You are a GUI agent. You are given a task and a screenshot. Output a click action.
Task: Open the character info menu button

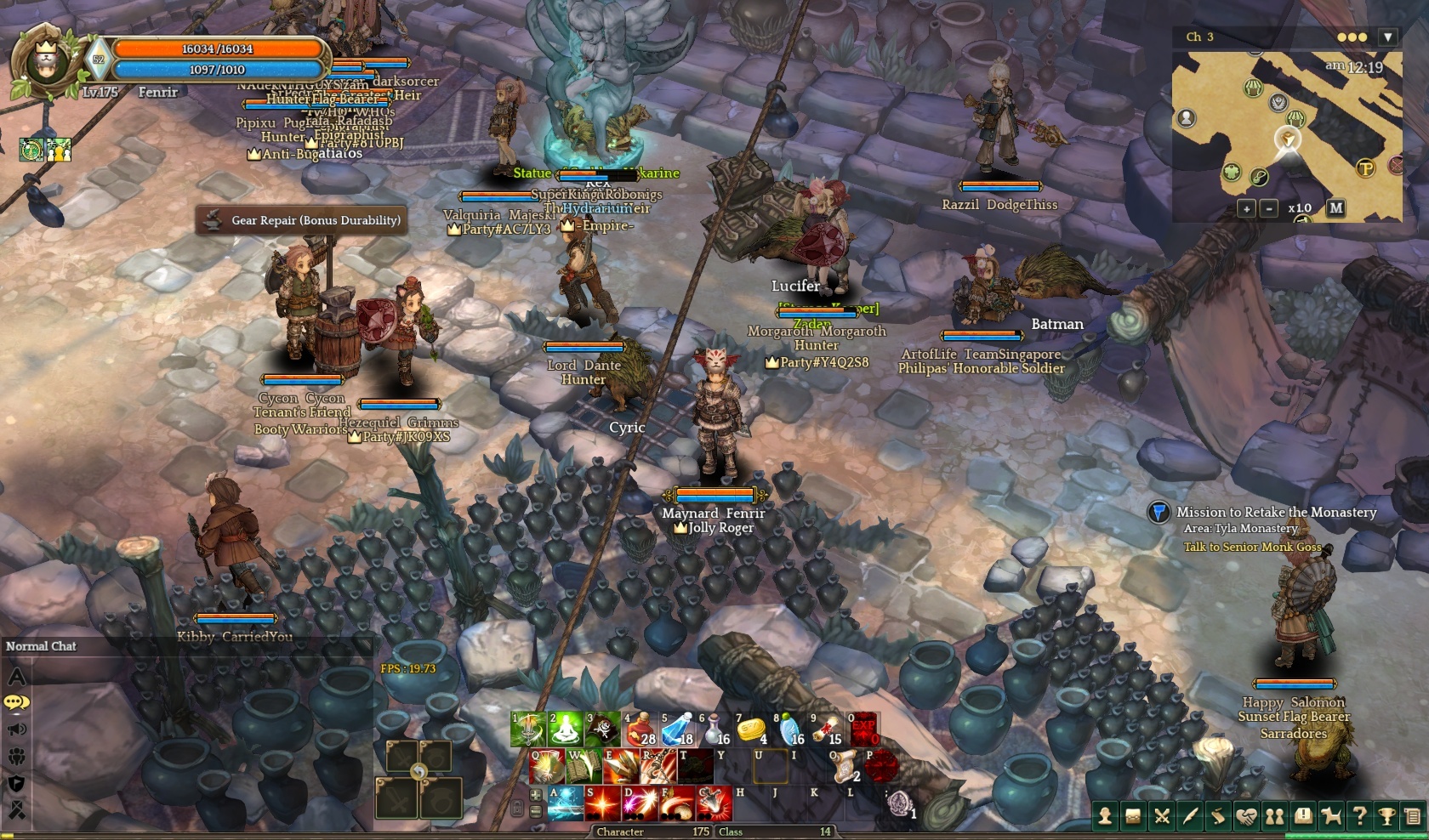click(x=1105, y=817)
